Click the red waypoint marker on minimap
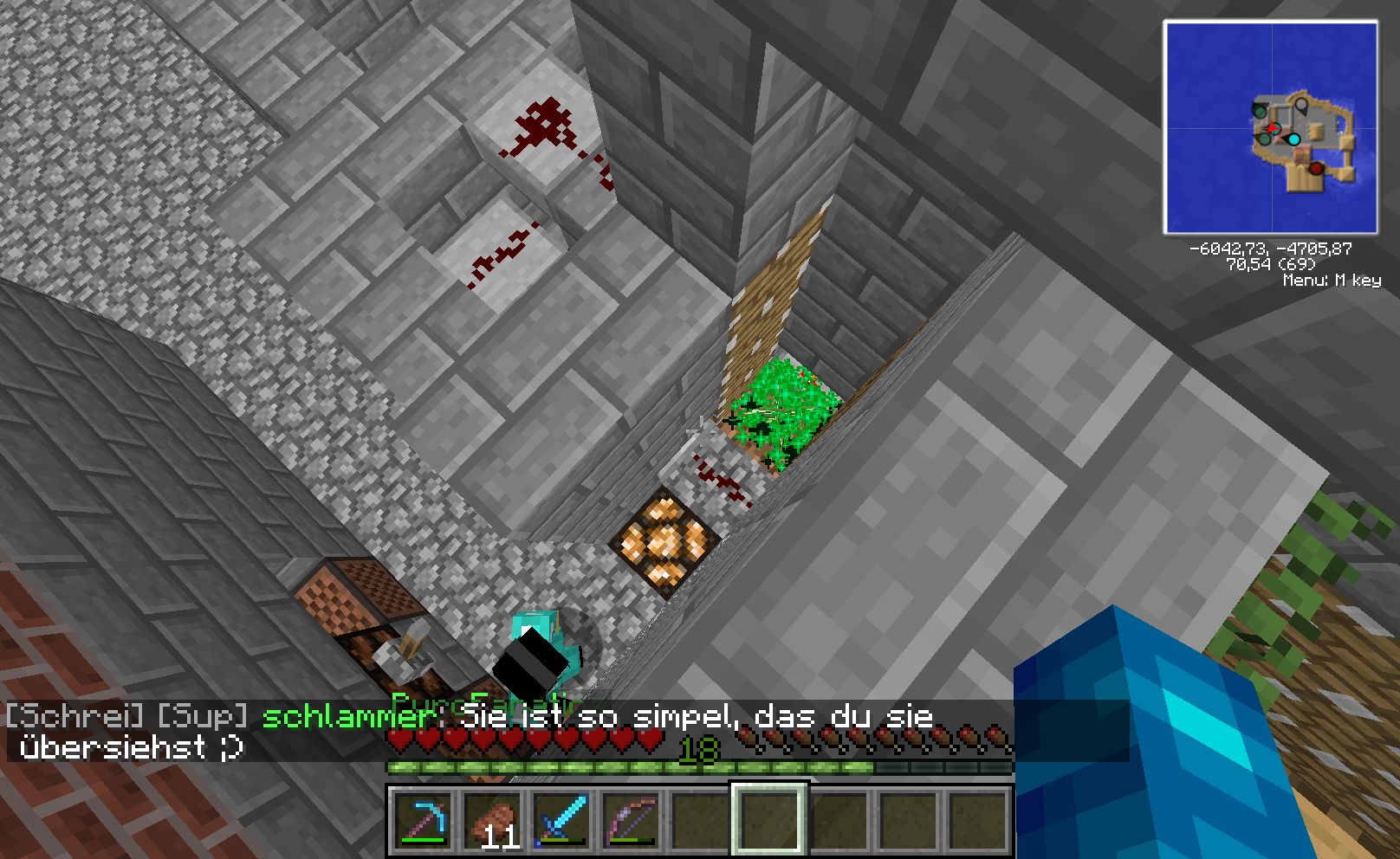The height and width of the screenshot is (859, 1400). point(1316,168)
